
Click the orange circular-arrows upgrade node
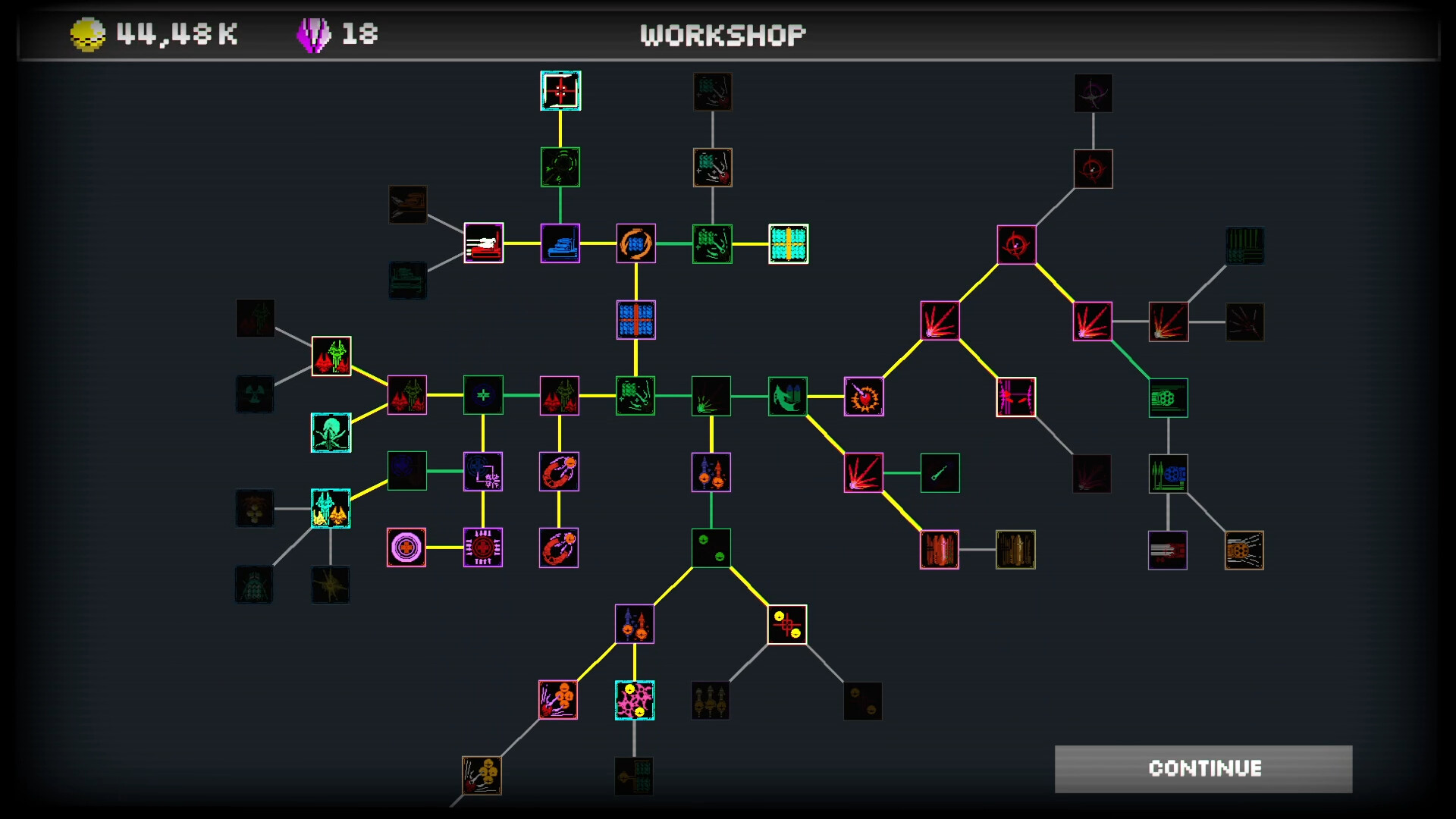click(635, 244)
